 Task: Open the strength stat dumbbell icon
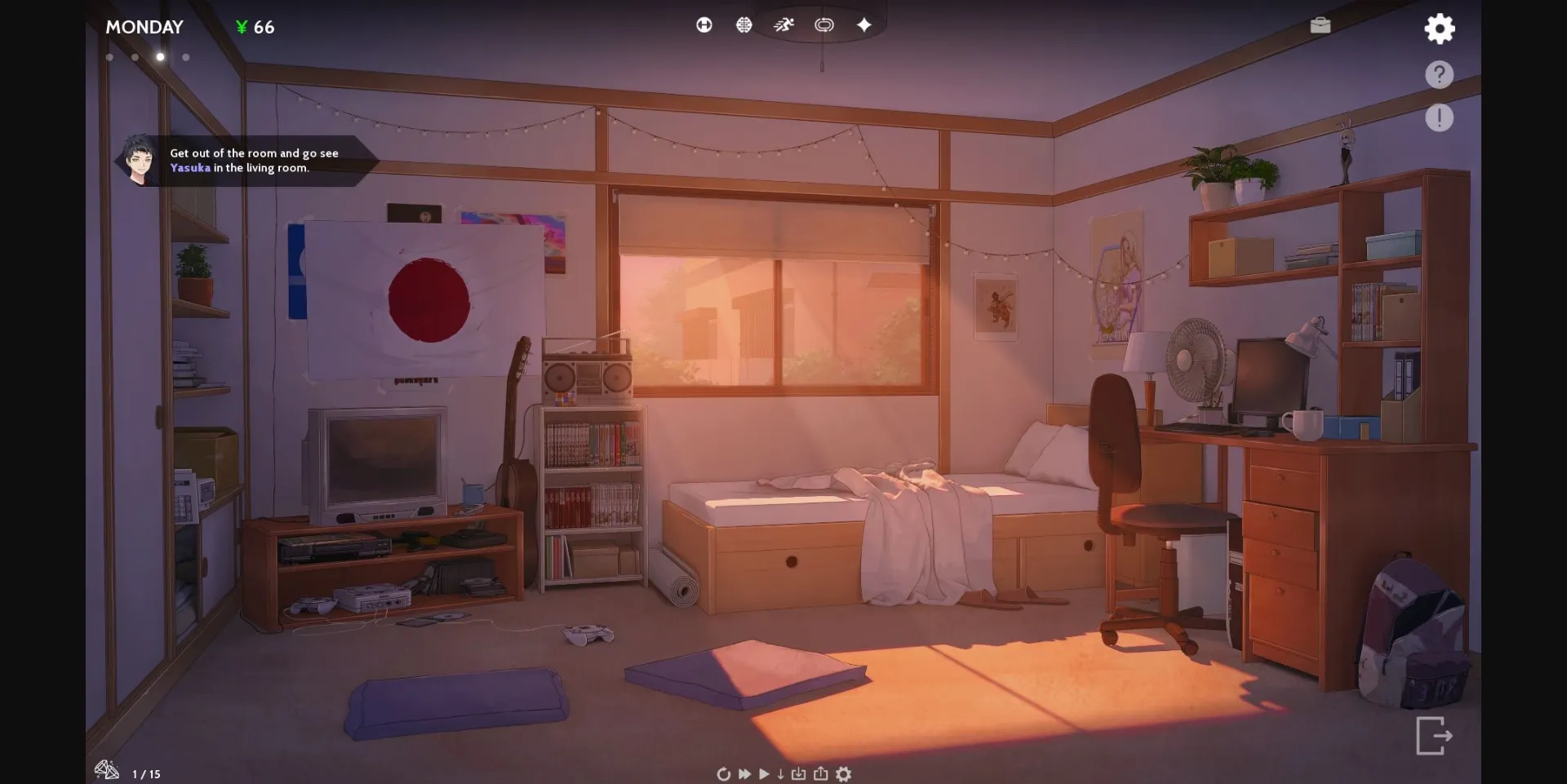pos(704,24)
